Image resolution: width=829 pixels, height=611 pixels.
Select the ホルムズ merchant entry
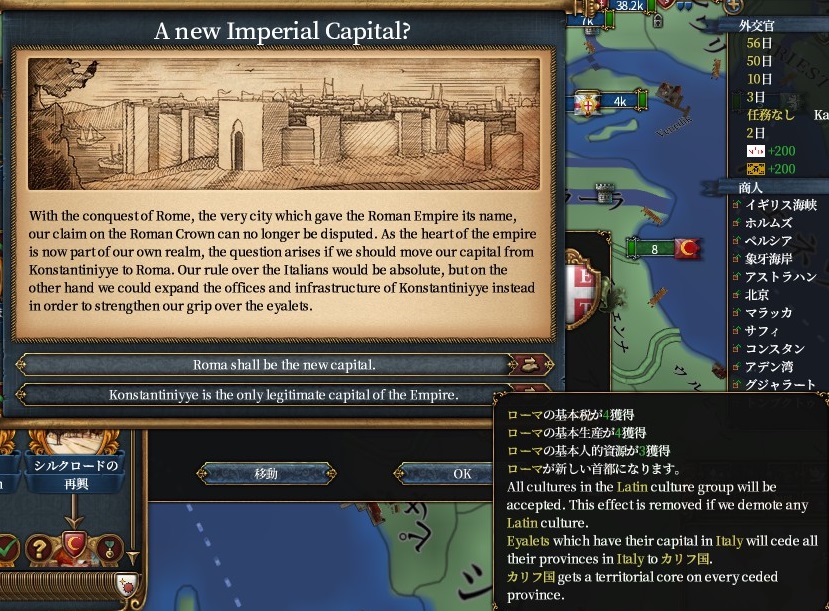[x=768, y=223]
